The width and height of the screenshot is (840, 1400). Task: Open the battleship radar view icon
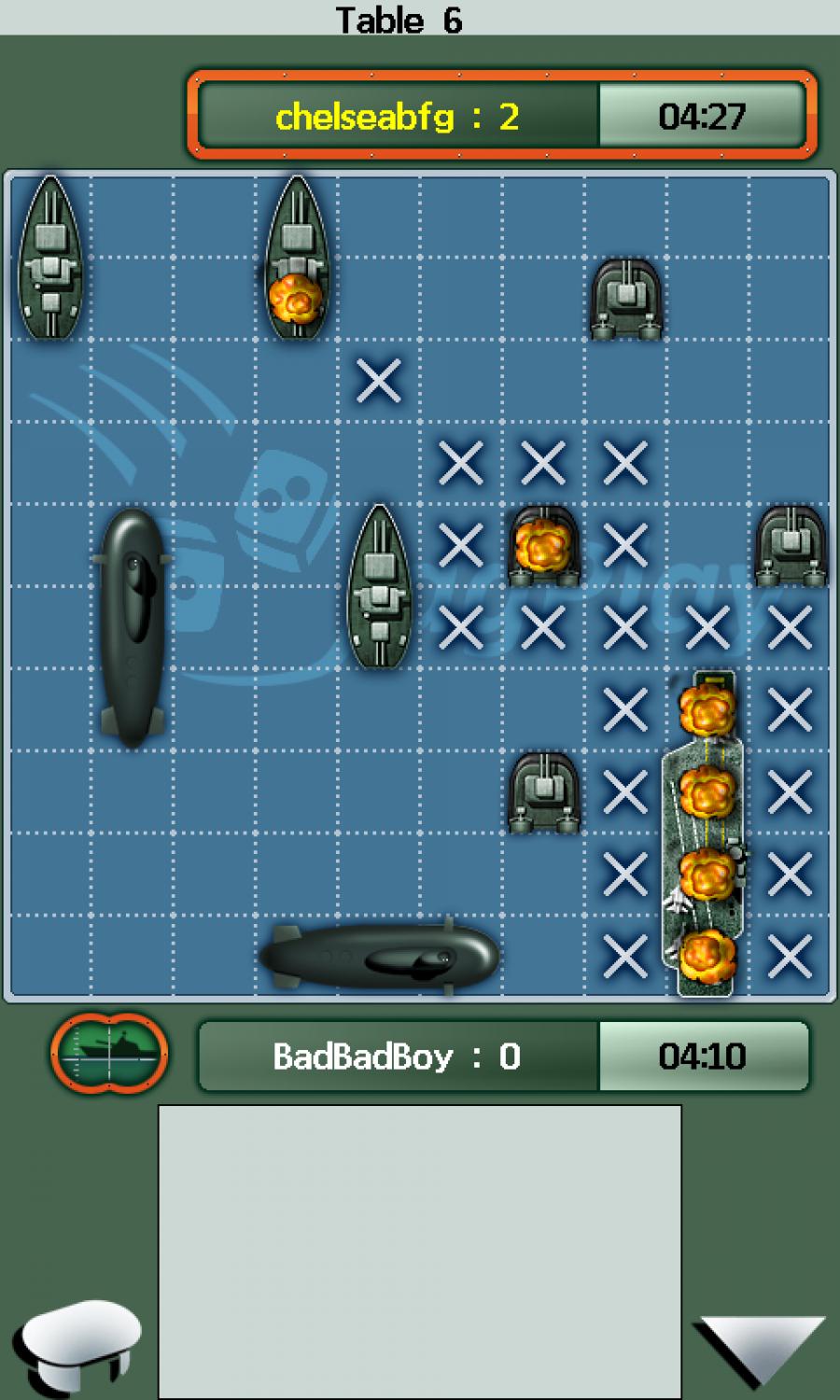tap(109, 1053)
